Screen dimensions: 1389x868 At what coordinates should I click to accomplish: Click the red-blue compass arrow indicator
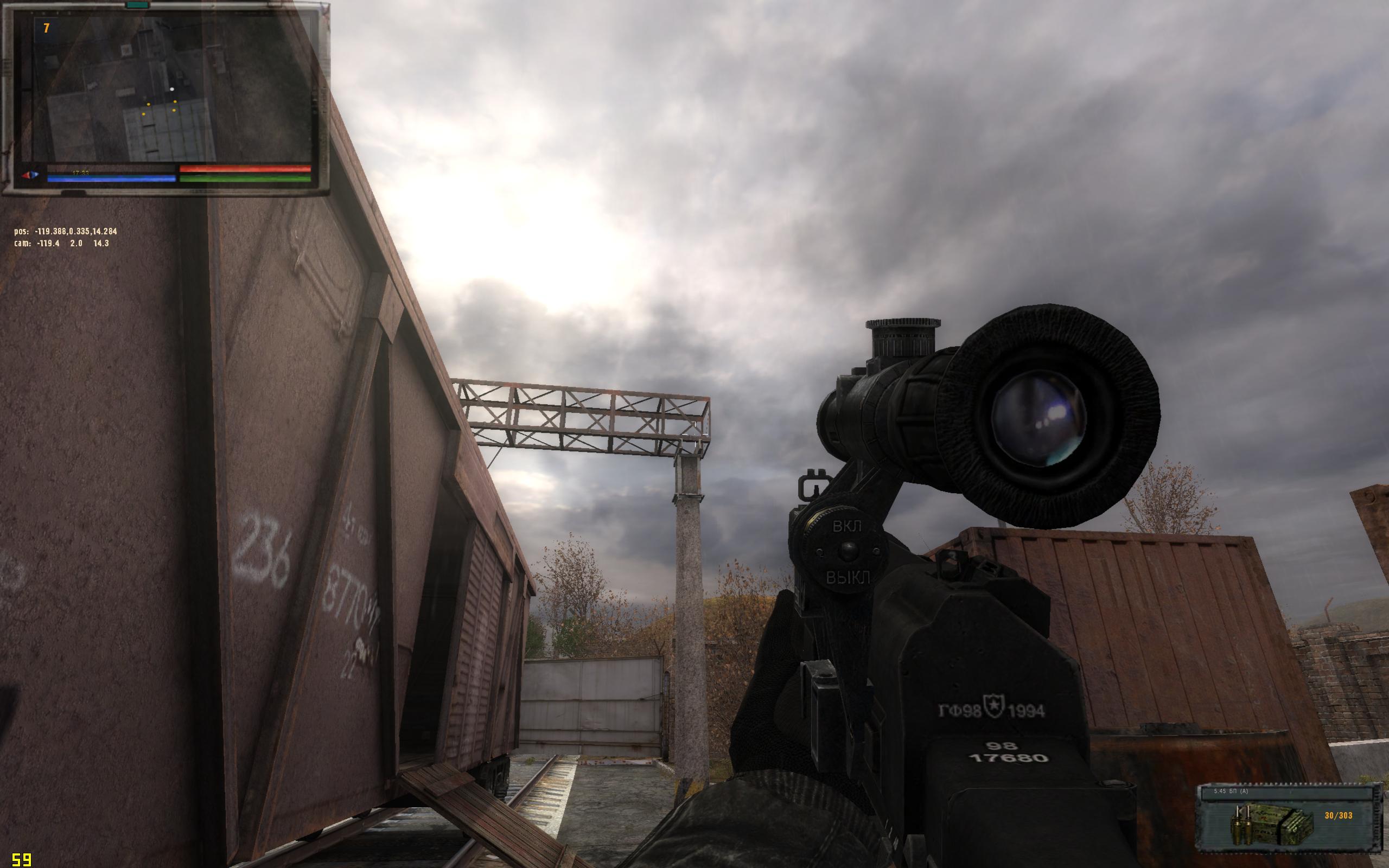(30, 175)
